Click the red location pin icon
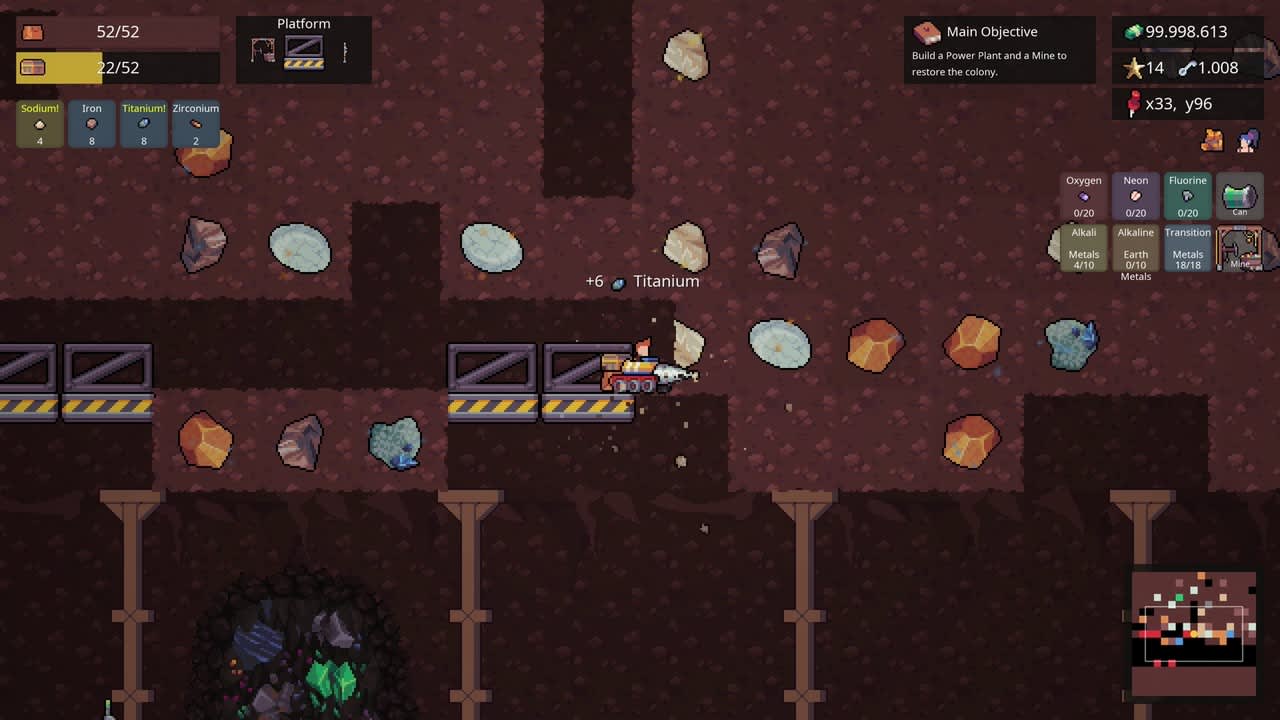The height and width of the screenshot is (720, 1280). 1135,103
